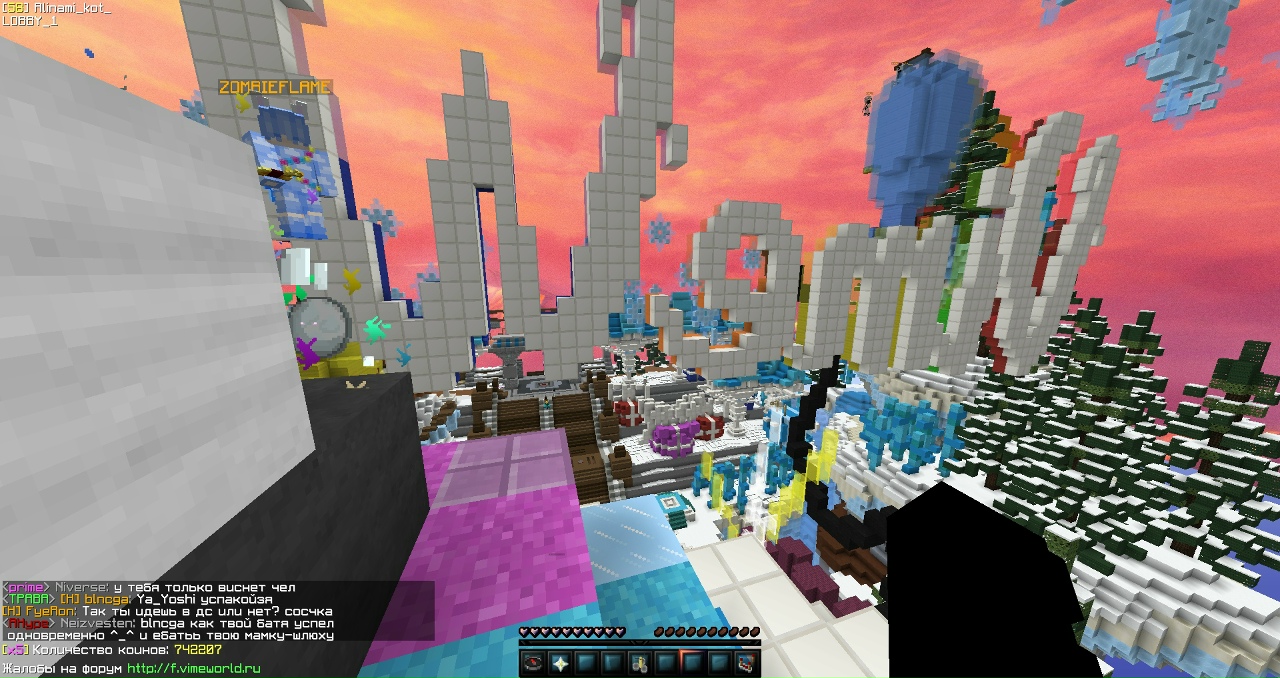Click FyeRon's chat message line
Image resolution: width=1280 pixels, height=678 pixels.
(x=168, y=611)
